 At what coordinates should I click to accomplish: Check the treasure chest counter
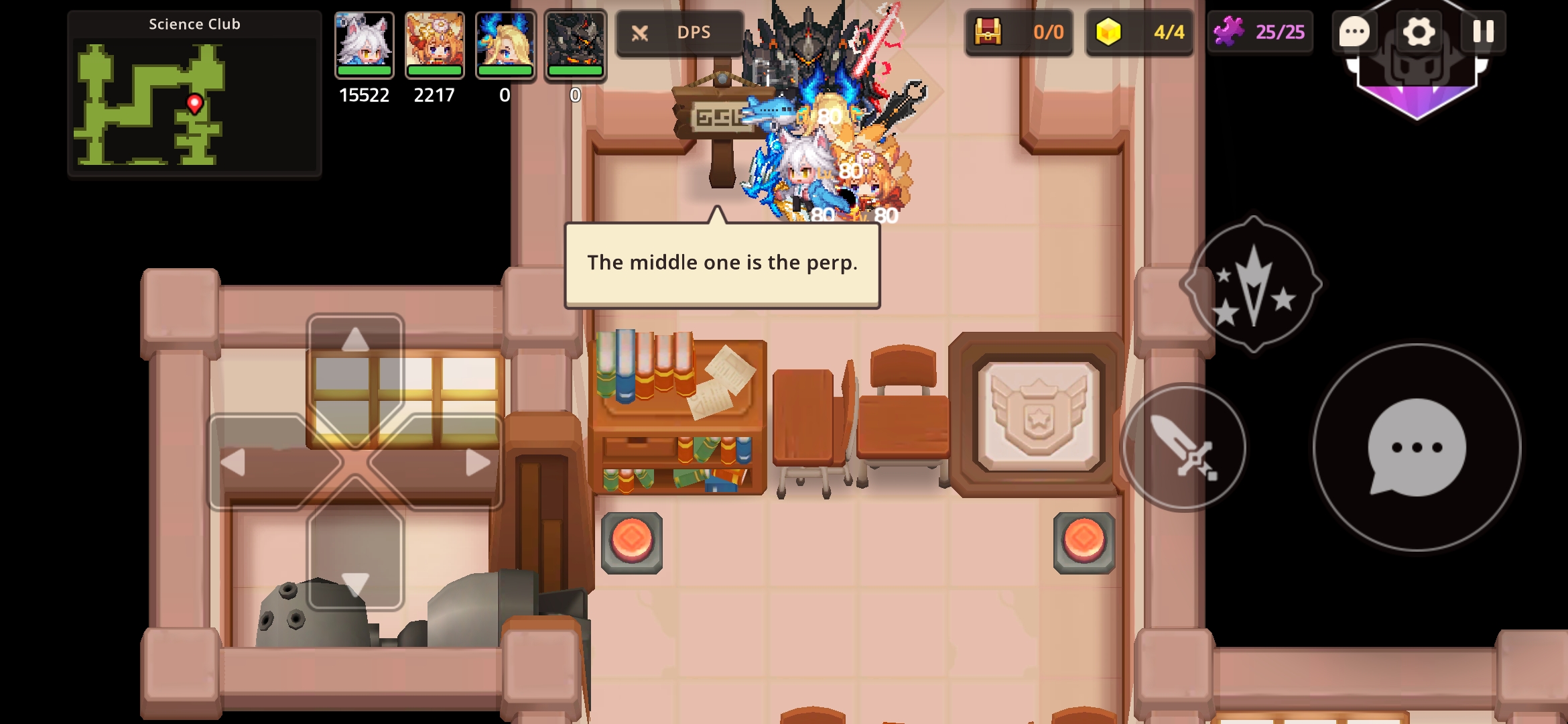tap(1019, 32)
